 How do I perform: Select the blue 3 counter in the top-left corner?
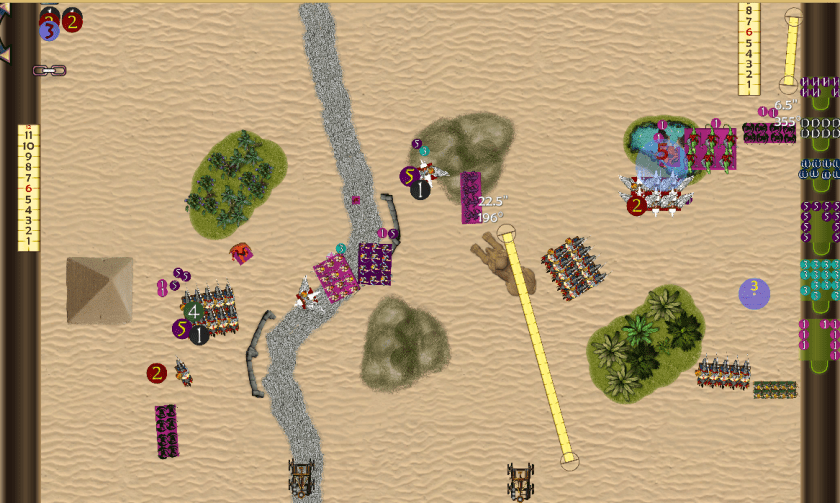click(49, 31)
